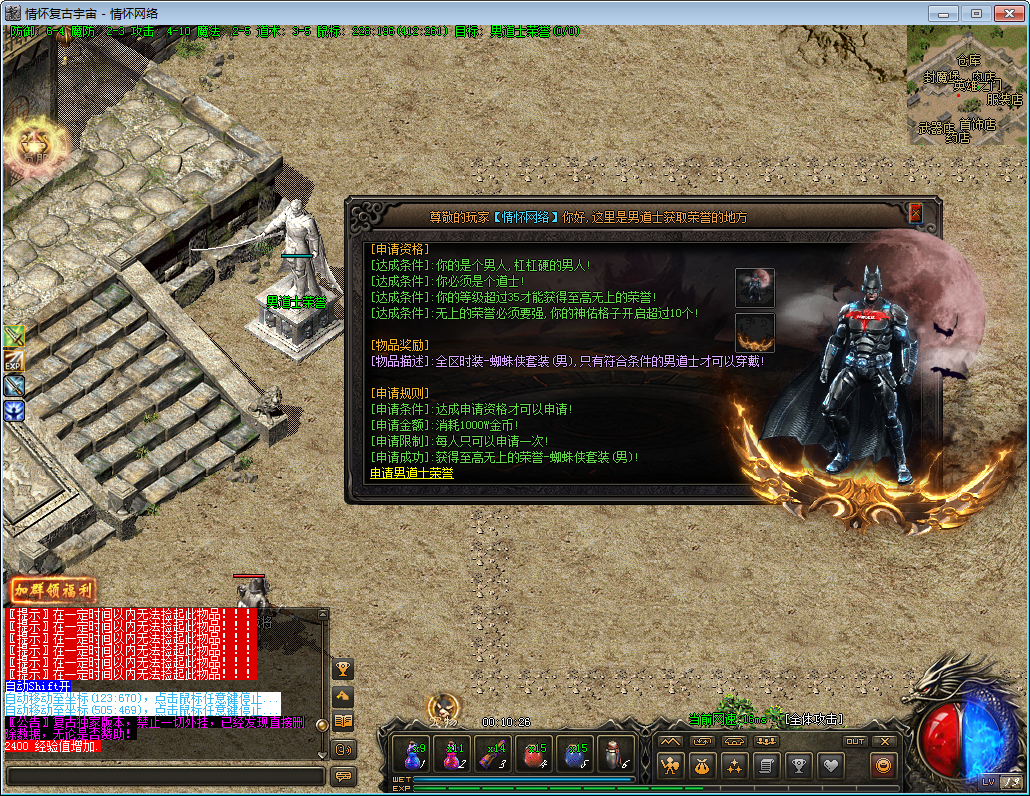Click the OUT button on the bottom bar
The width and height of the screenshot is (1030, 796).
pyautogui.click(x=854, y=742)
